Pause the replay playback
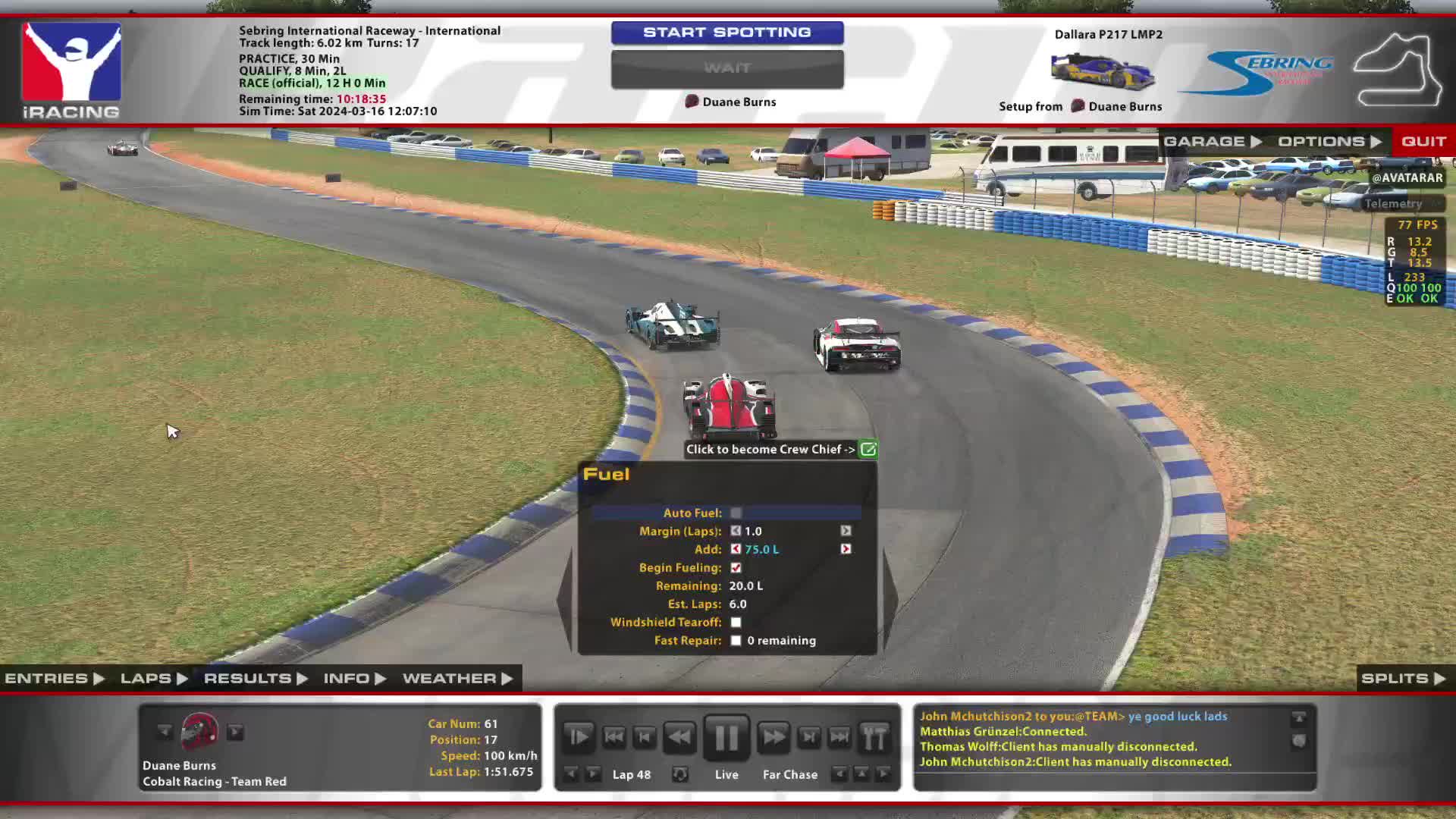This screenshot has height=819, width=1456. point(726,737)
